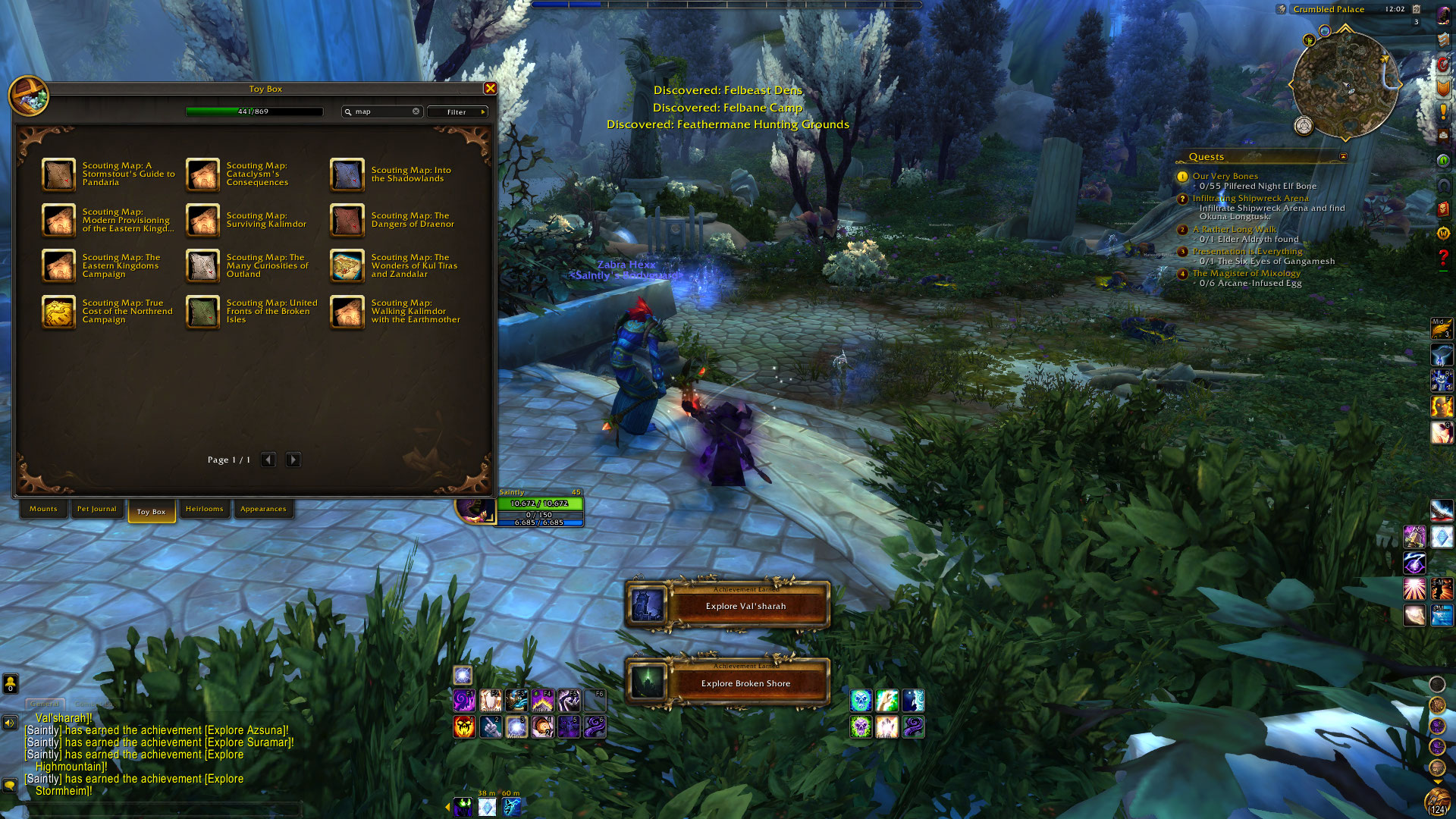Click the circular minimap
The width and height of the screenshot is (1456, 819).
(x=1345, y=85)
